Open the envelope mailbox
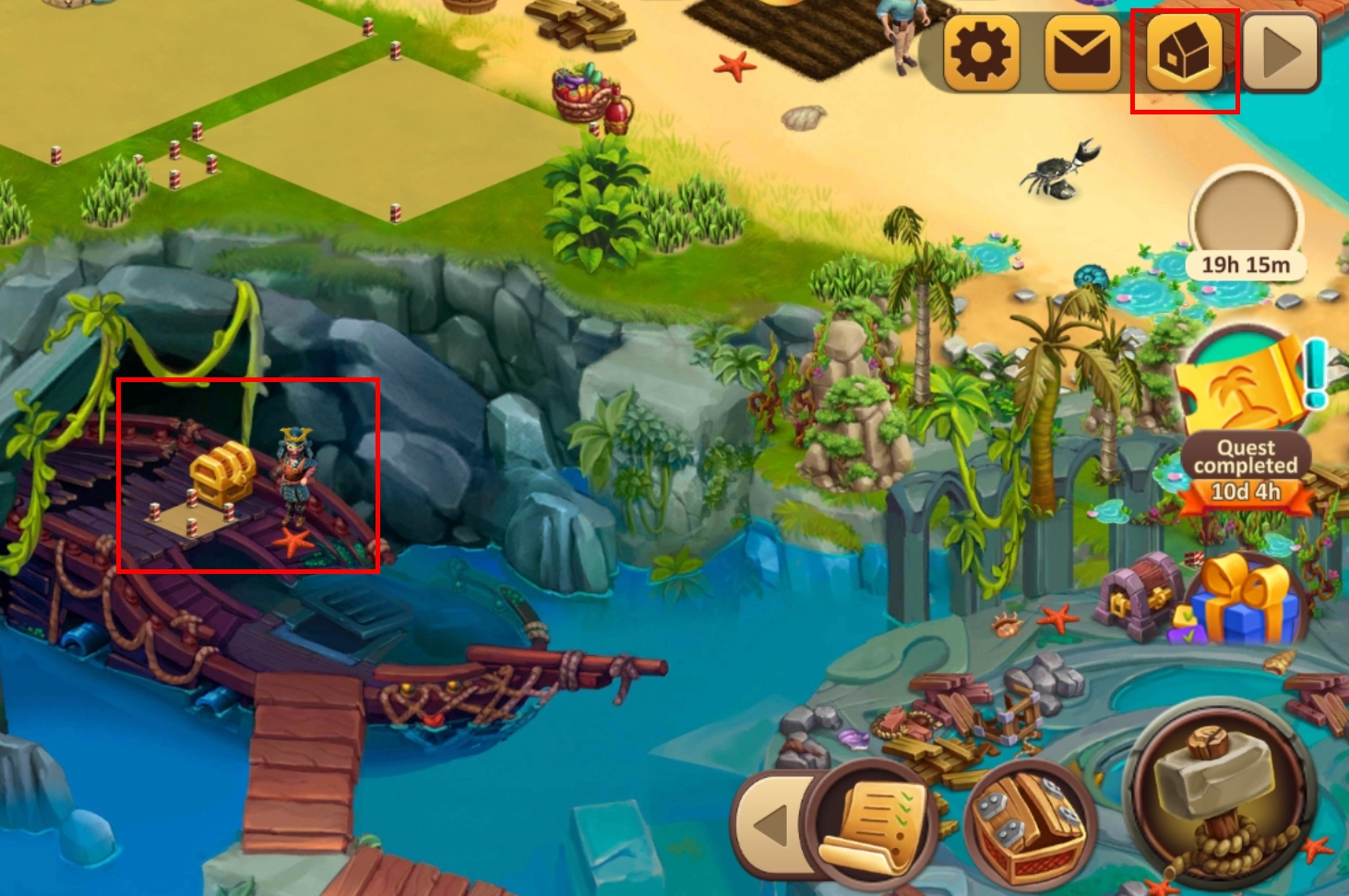This screenshot has height=896, width=1349. (1082, 54)
